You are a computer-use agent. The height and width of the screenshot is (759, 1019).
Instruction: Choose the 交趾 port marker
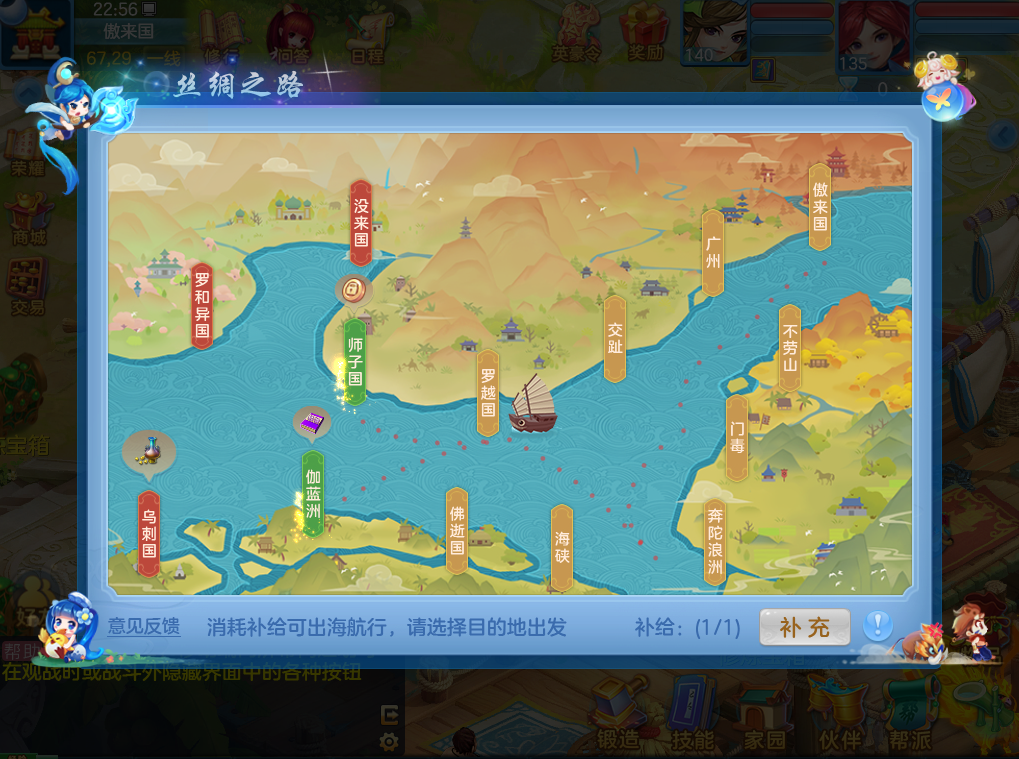[615, 338]
